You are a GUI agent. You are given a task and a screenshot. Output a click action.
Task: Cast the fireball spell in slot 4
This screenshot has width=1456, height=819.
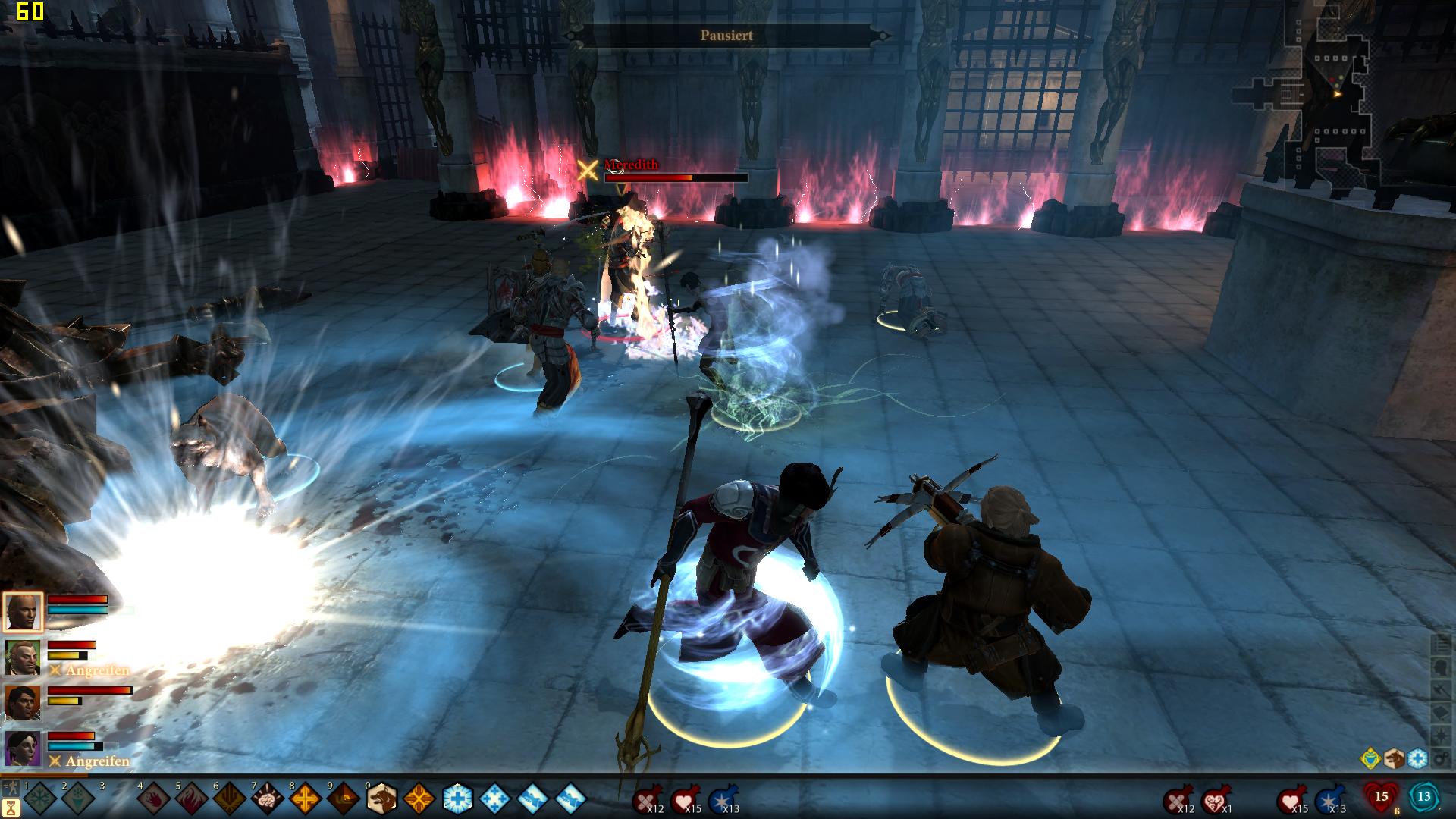pyautogui.click(x=154, y=799)
